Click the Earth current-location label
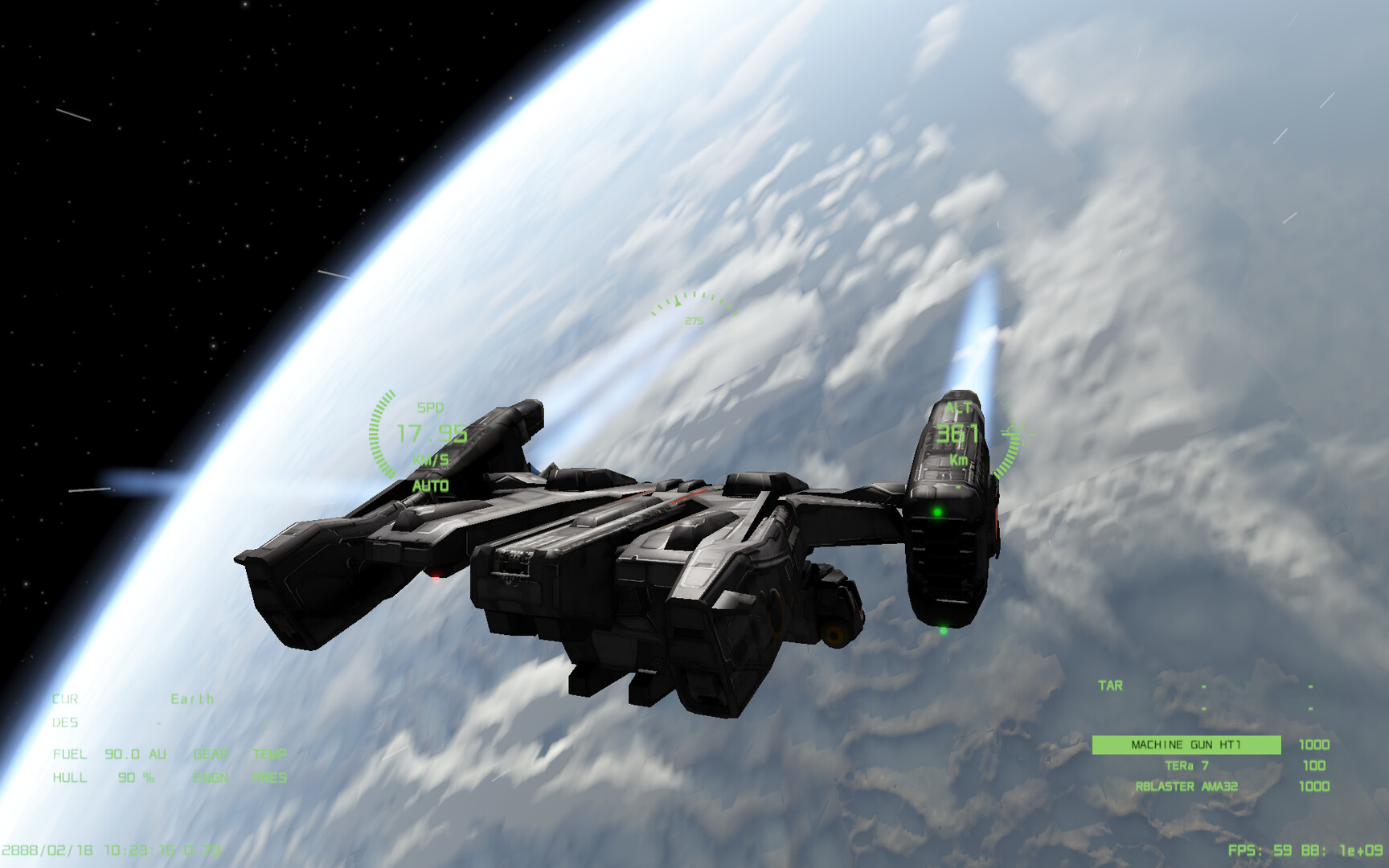The width and height of the screenshot is (1389, 868). tap(192, 700)
